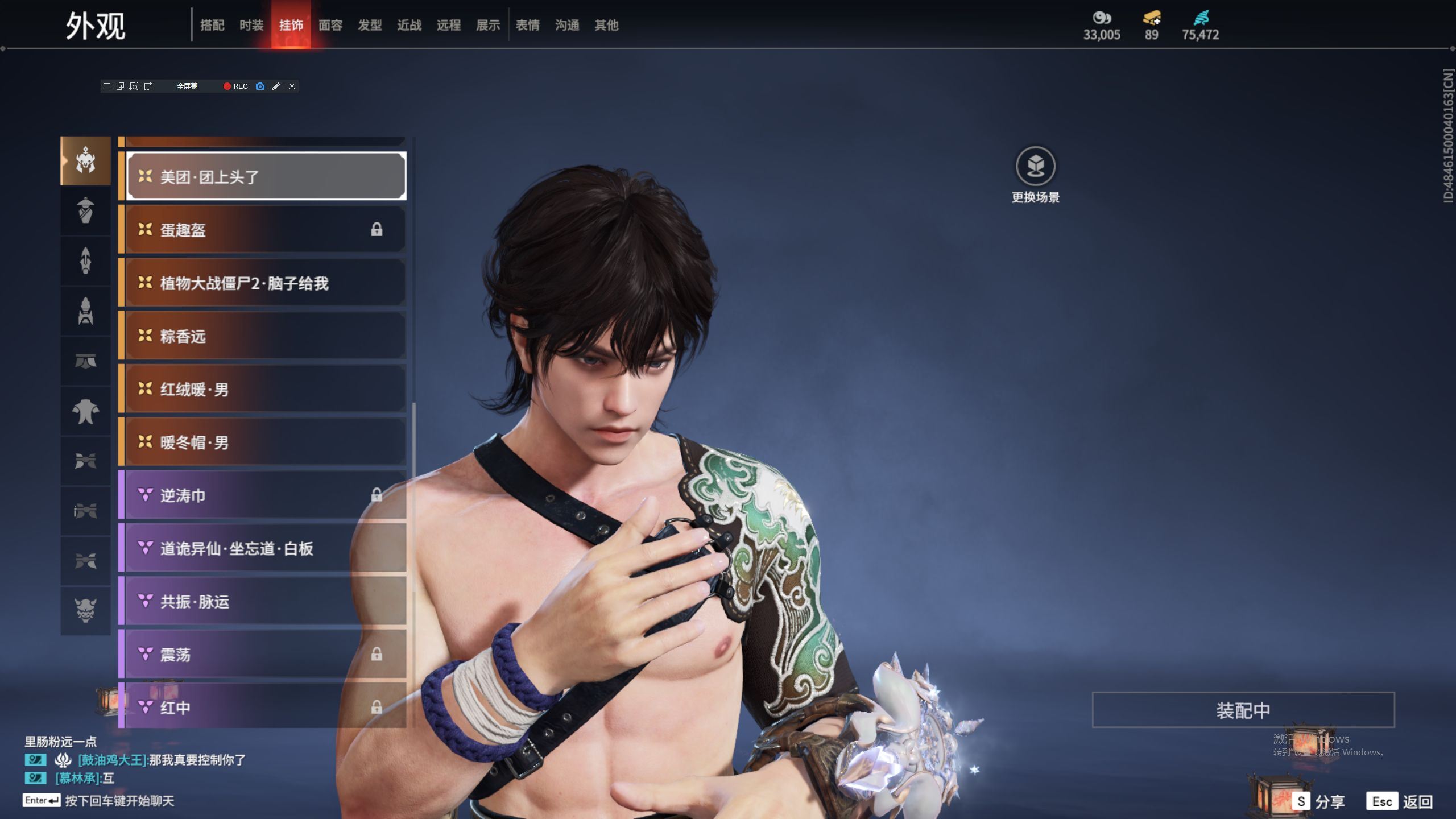Choose the 红绒暖·男 accessory
The width and height of the screenshot is (1456, 819).
pyautogui.click(x=266, y=390)
